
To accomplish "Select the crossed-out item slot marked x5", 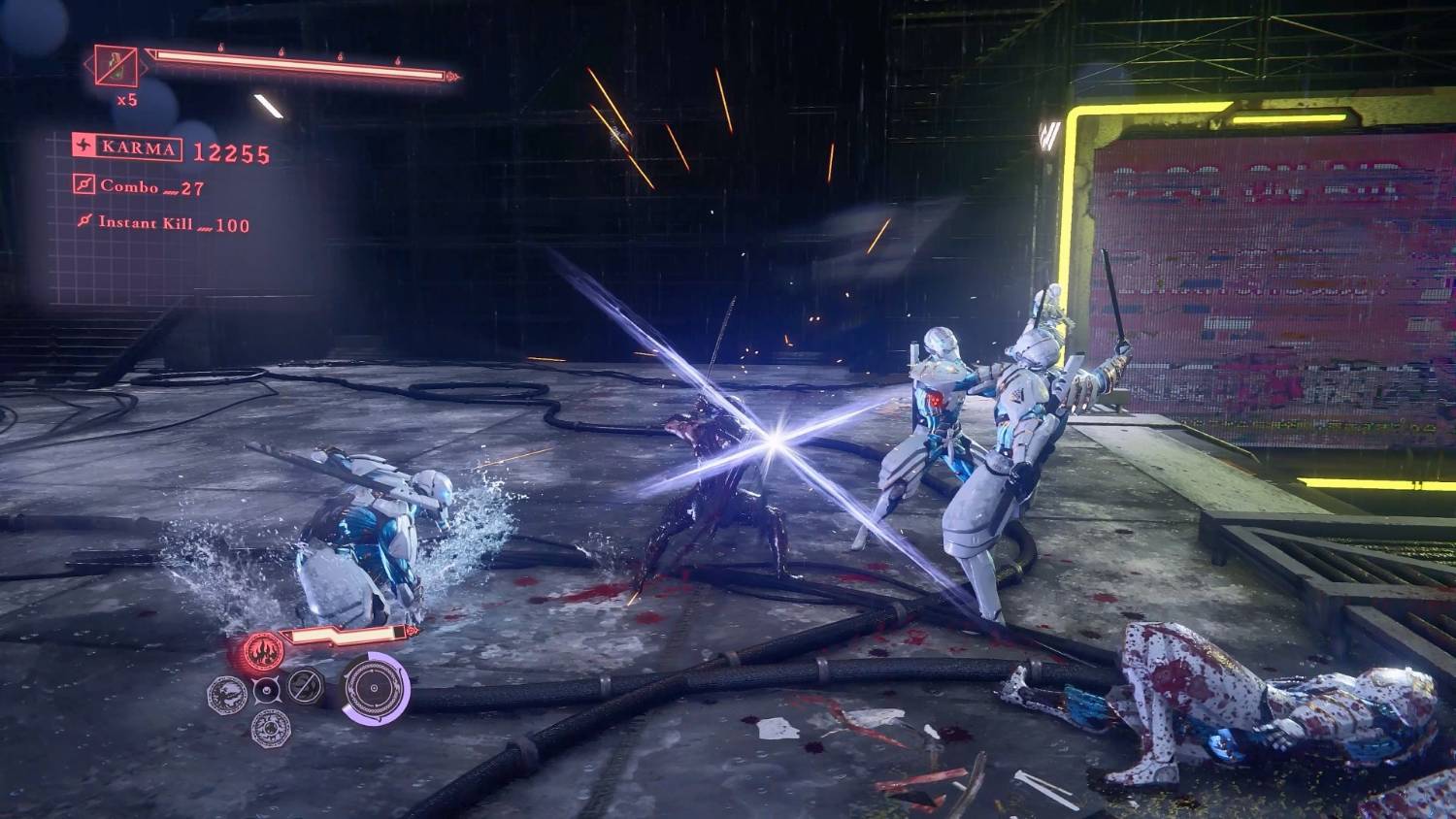I will pyautogui.click(x=116, y=66).
